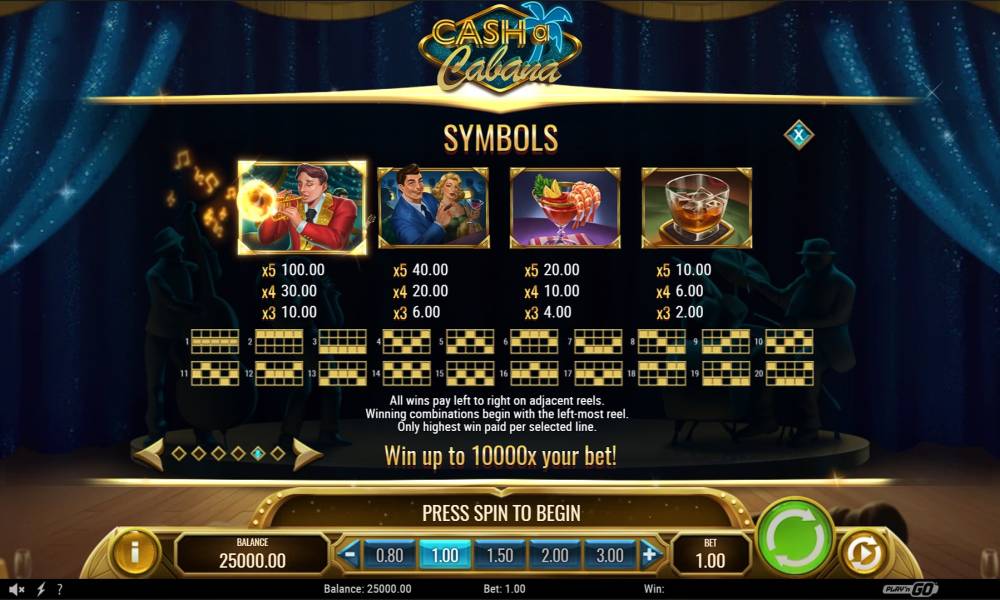Increase bet with plus button
This screenshot has width=1000, height=600.
coord(649,554)
